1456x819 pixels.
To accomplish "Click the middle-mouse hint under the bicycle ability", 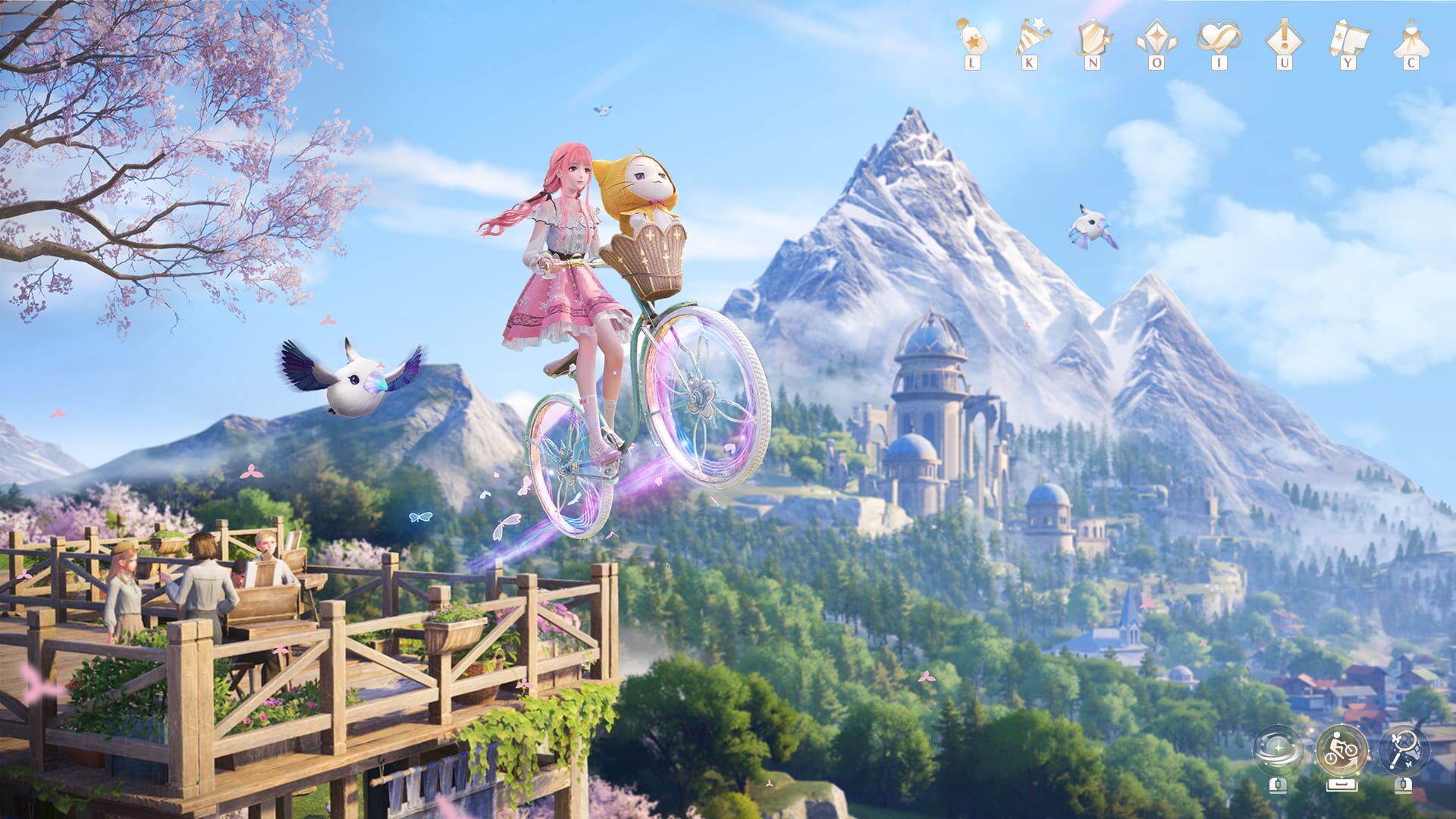I will click(1342, 784).
